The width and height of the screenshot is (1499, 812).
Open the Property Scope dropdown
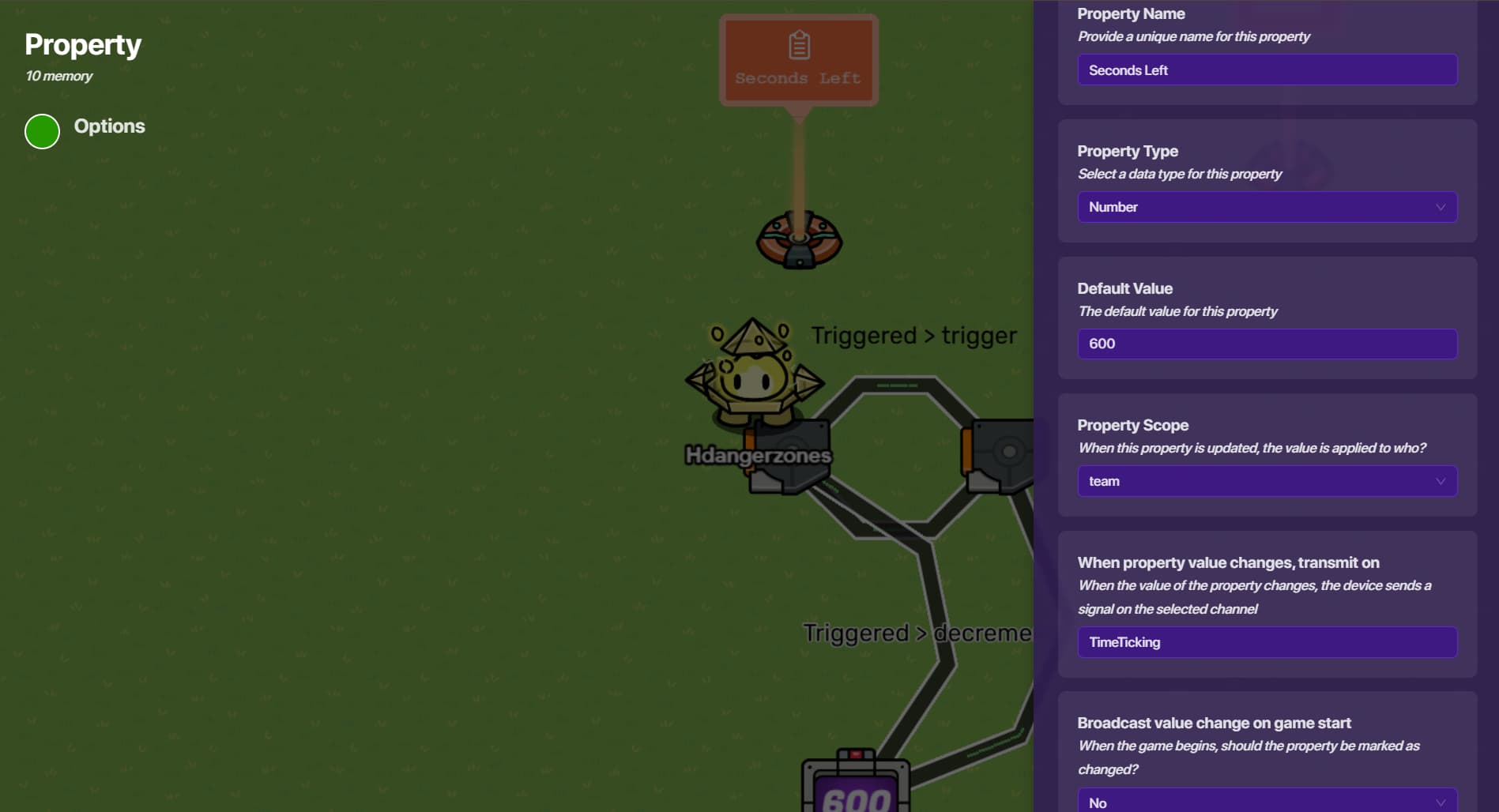1267,482
